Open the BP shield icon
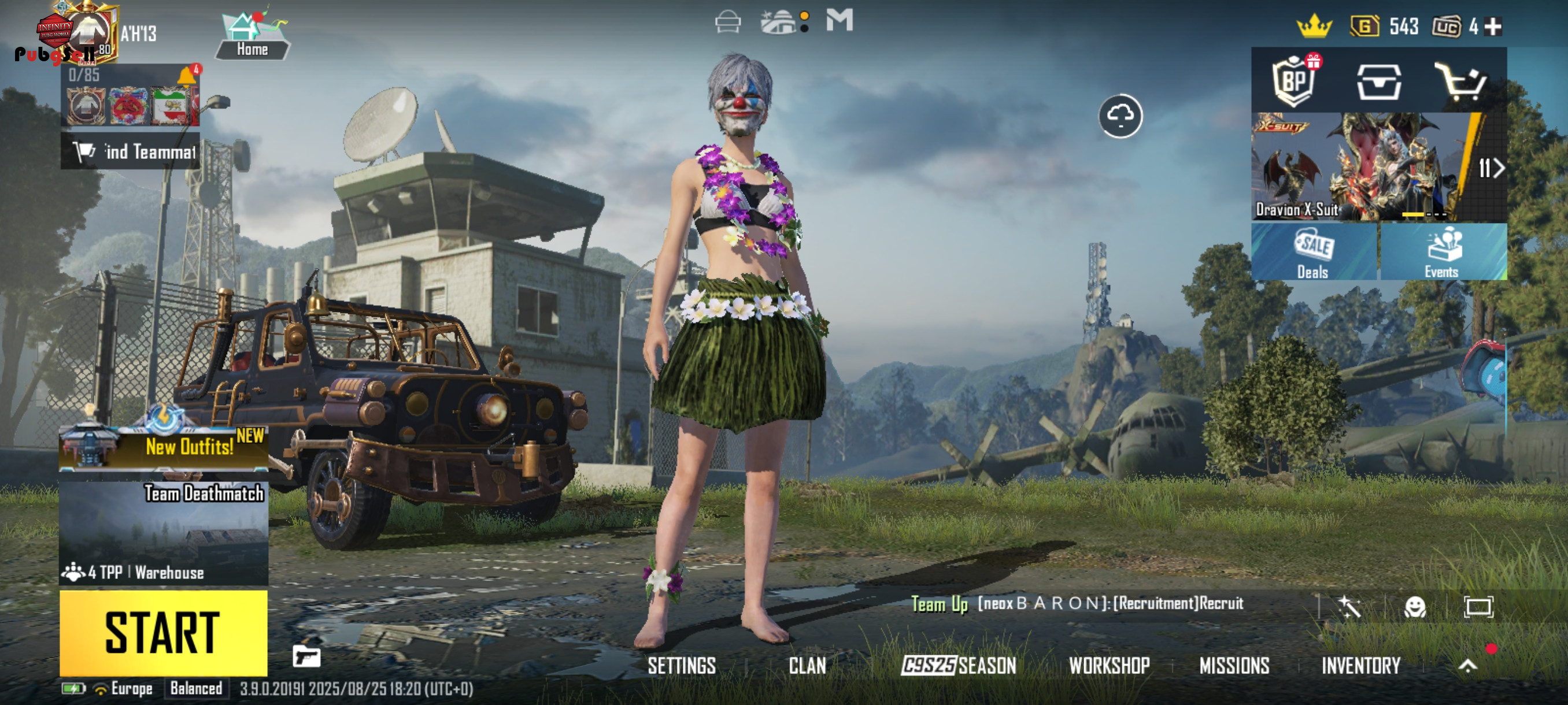Image resolution: width=1568 pixels, height=705 pixels. tap(1294, 81)
